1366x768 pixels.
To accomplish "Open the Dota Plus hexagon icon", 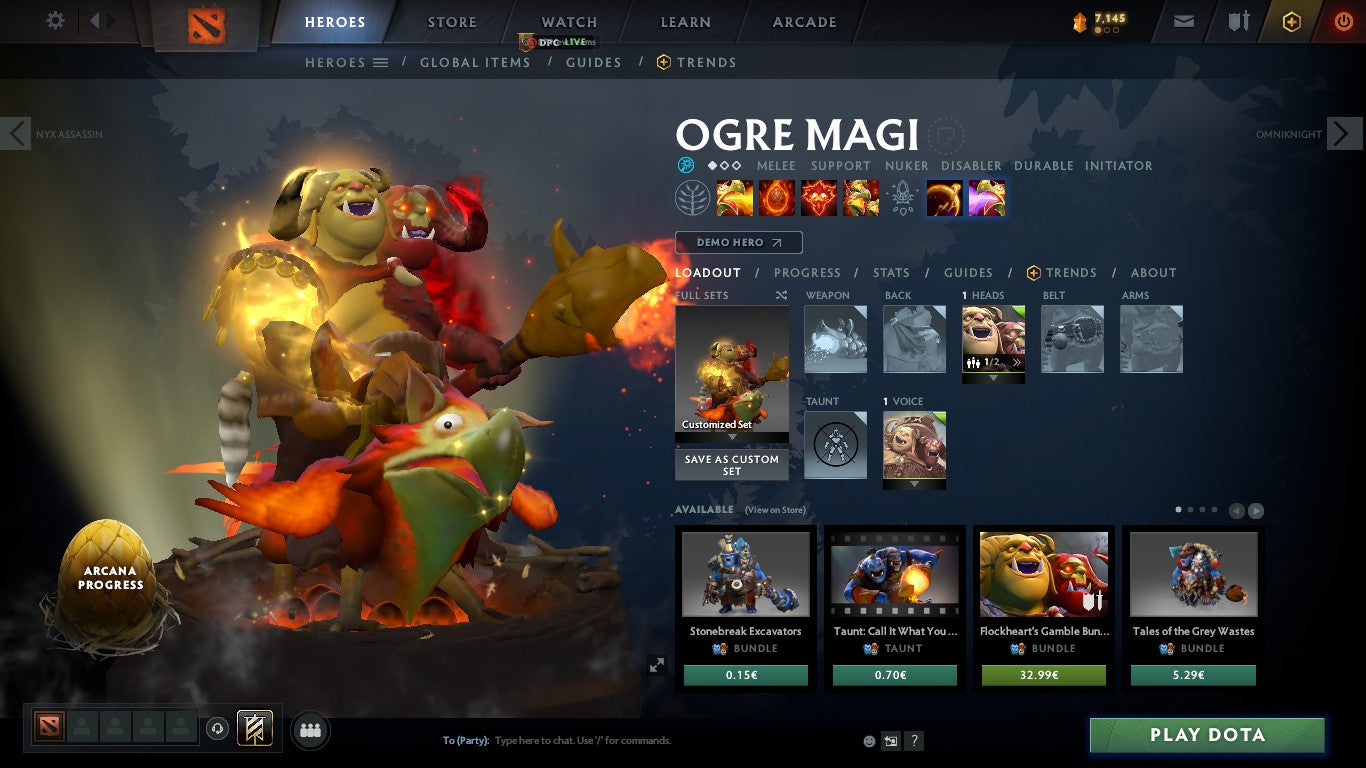I will [x=1293, y=20].
